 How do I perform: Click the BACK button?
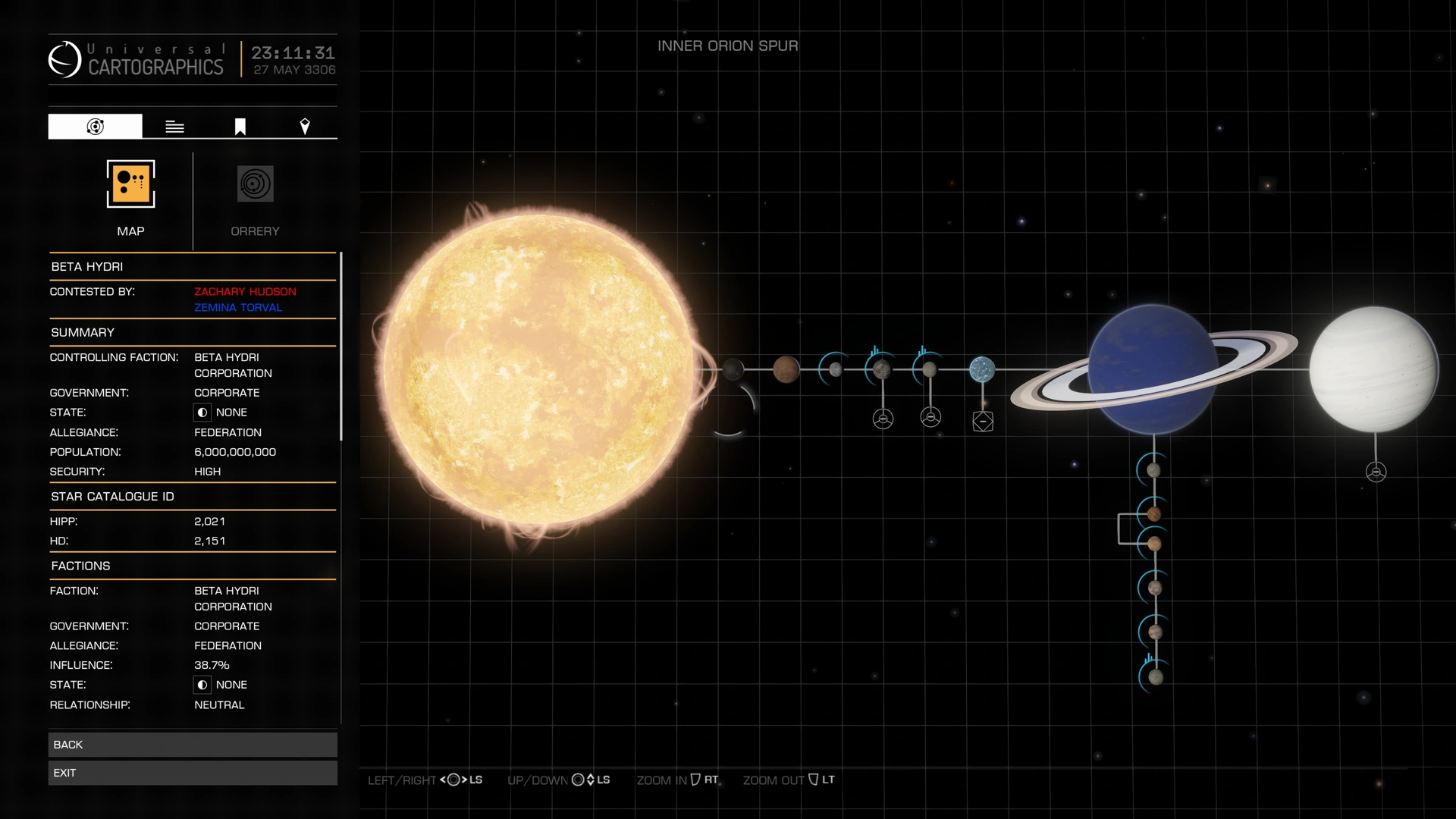[193, 744]
